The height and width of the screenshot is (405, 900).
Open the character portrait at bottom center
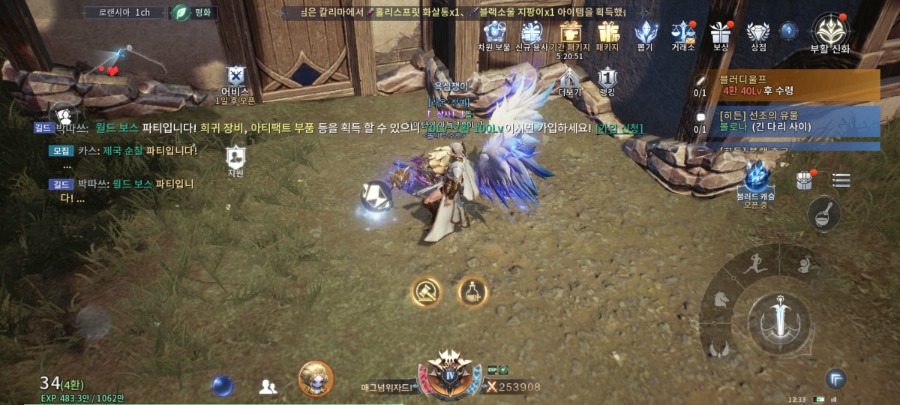pyautogui.click(x=316, y=380)
